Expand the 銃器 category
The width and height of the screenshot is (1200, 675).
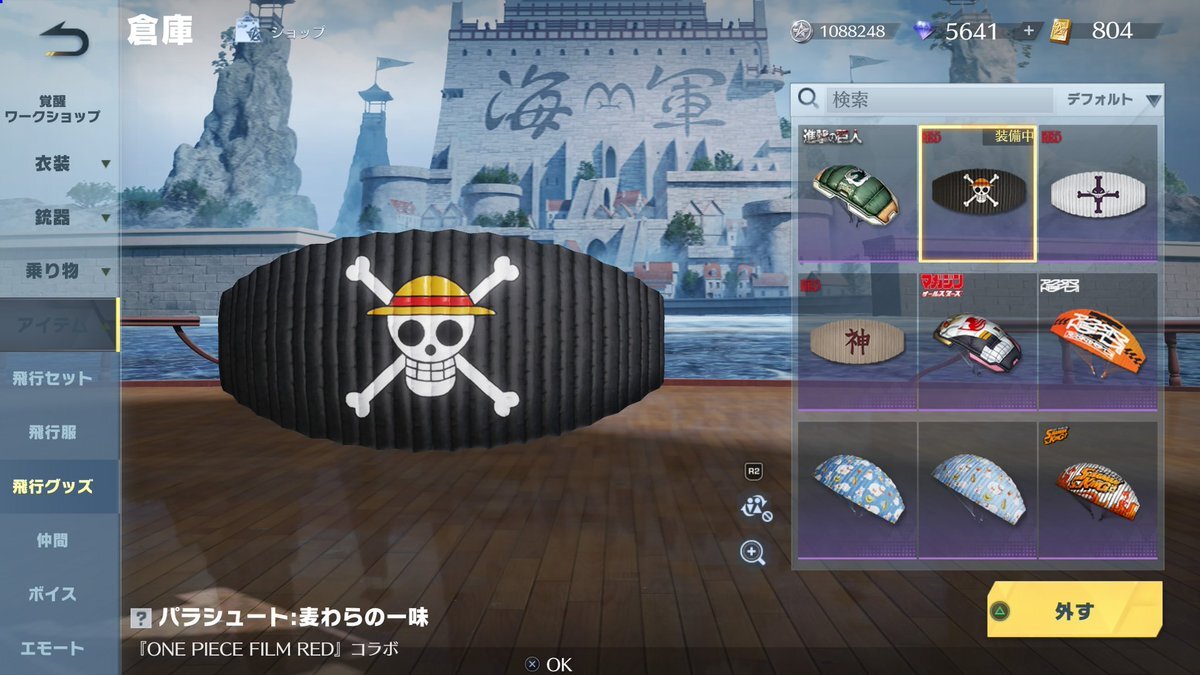60,217
